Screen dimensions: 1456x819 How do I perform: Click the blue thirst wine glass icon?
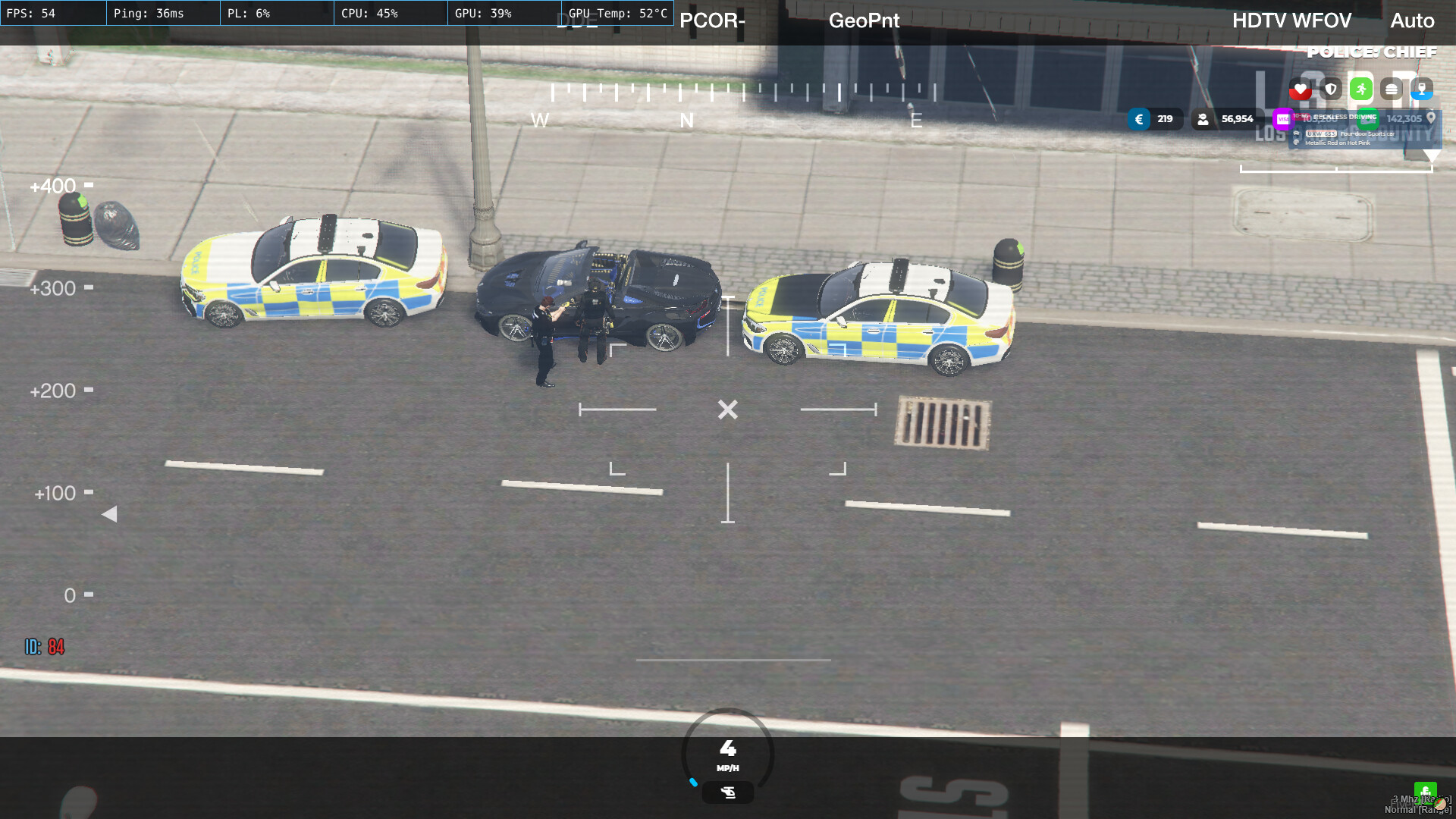pos(1423,90)
